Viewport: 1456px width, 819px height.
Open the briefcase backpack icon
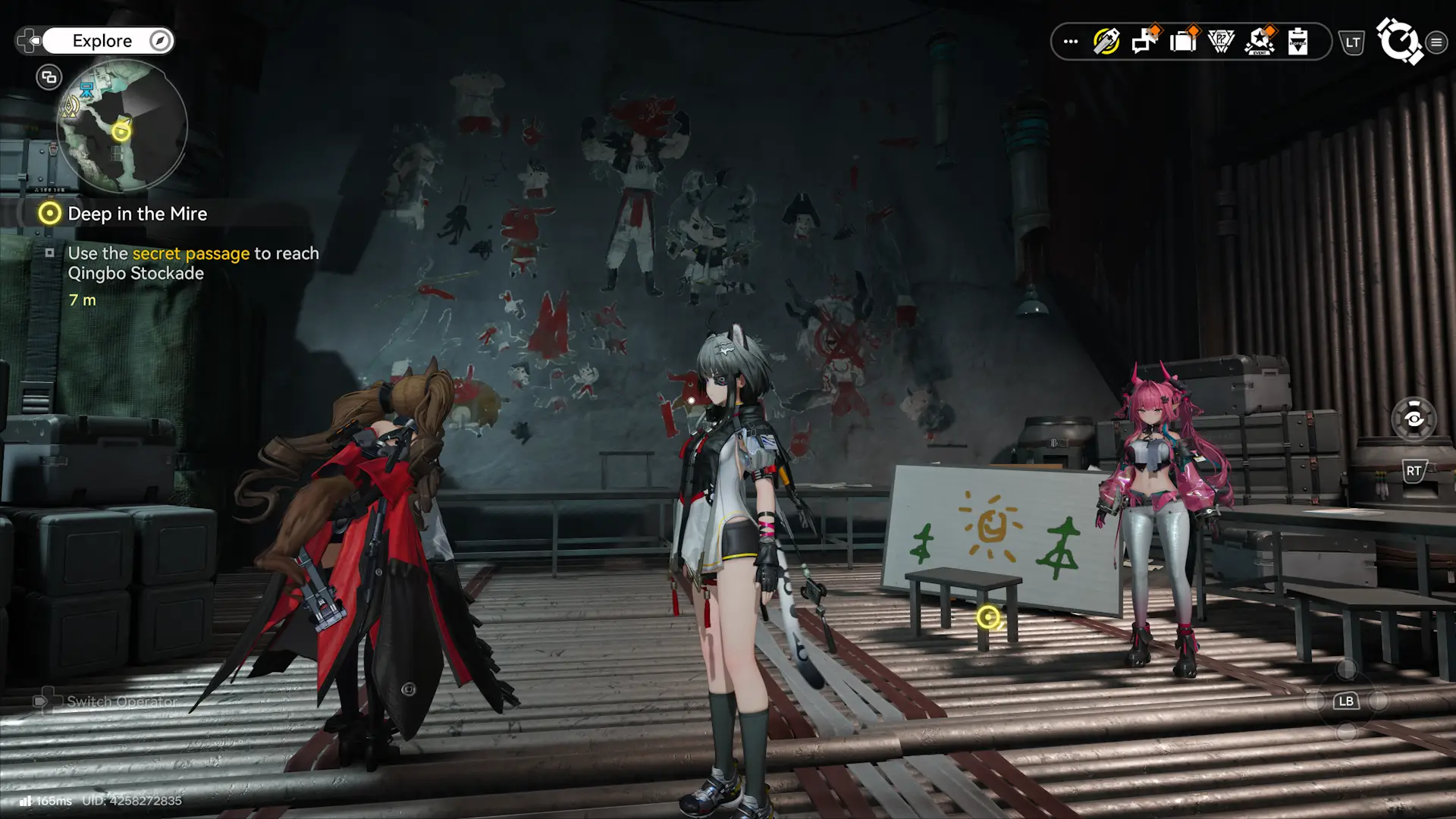tap(1182, 42)
